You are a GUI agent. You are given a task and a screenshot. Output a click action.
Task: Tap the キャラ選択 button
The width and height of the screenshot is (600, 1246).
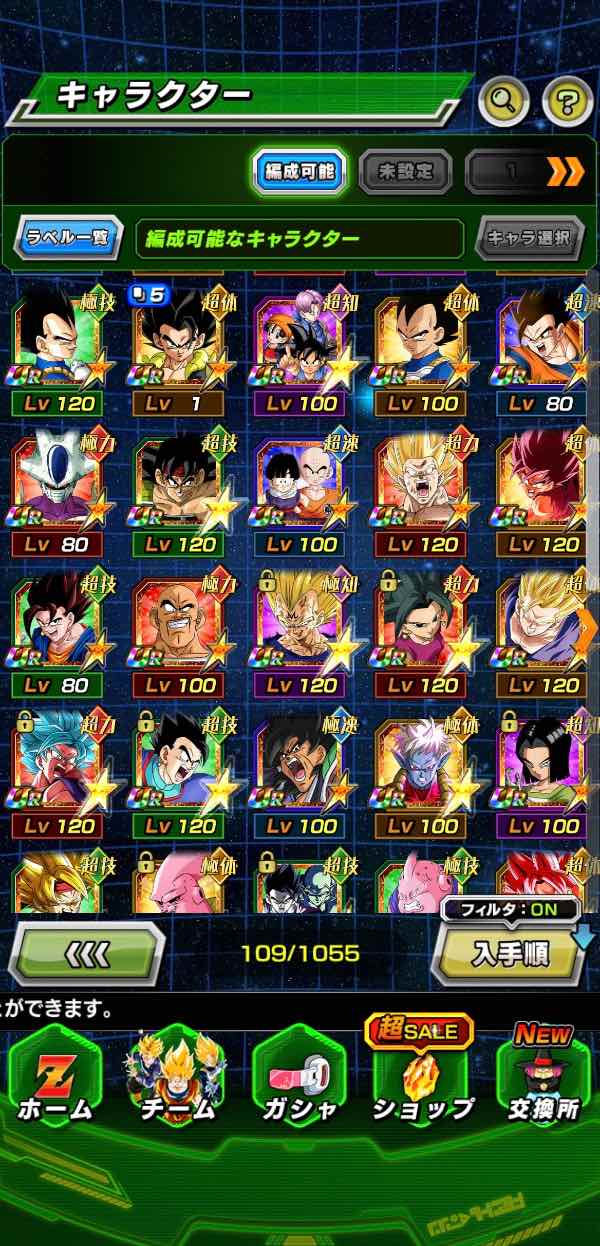(529, 239)
